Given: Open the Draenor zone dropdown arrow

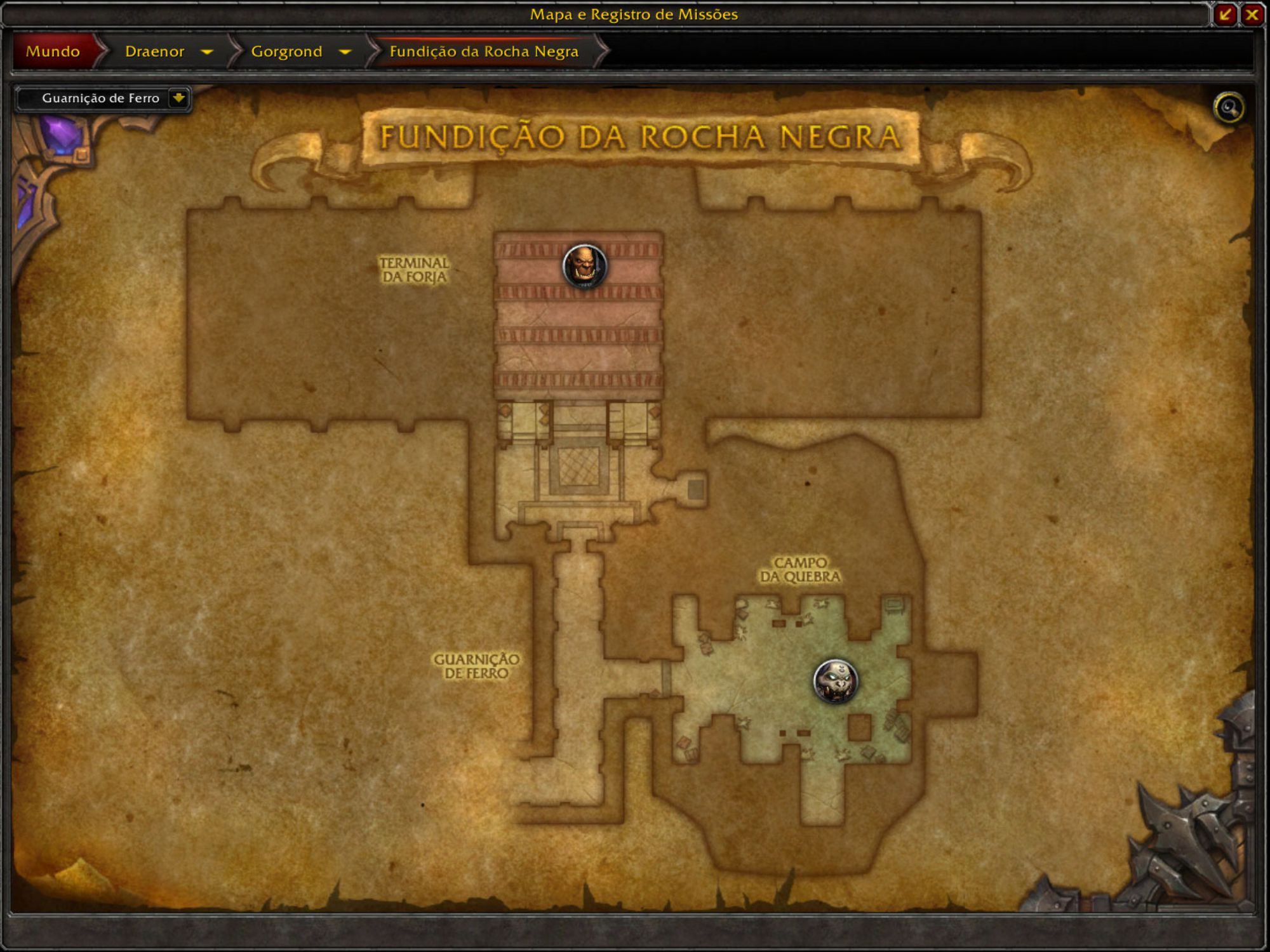Looking at the screenshot, I should pyautogui.click(x=206, y=51).
